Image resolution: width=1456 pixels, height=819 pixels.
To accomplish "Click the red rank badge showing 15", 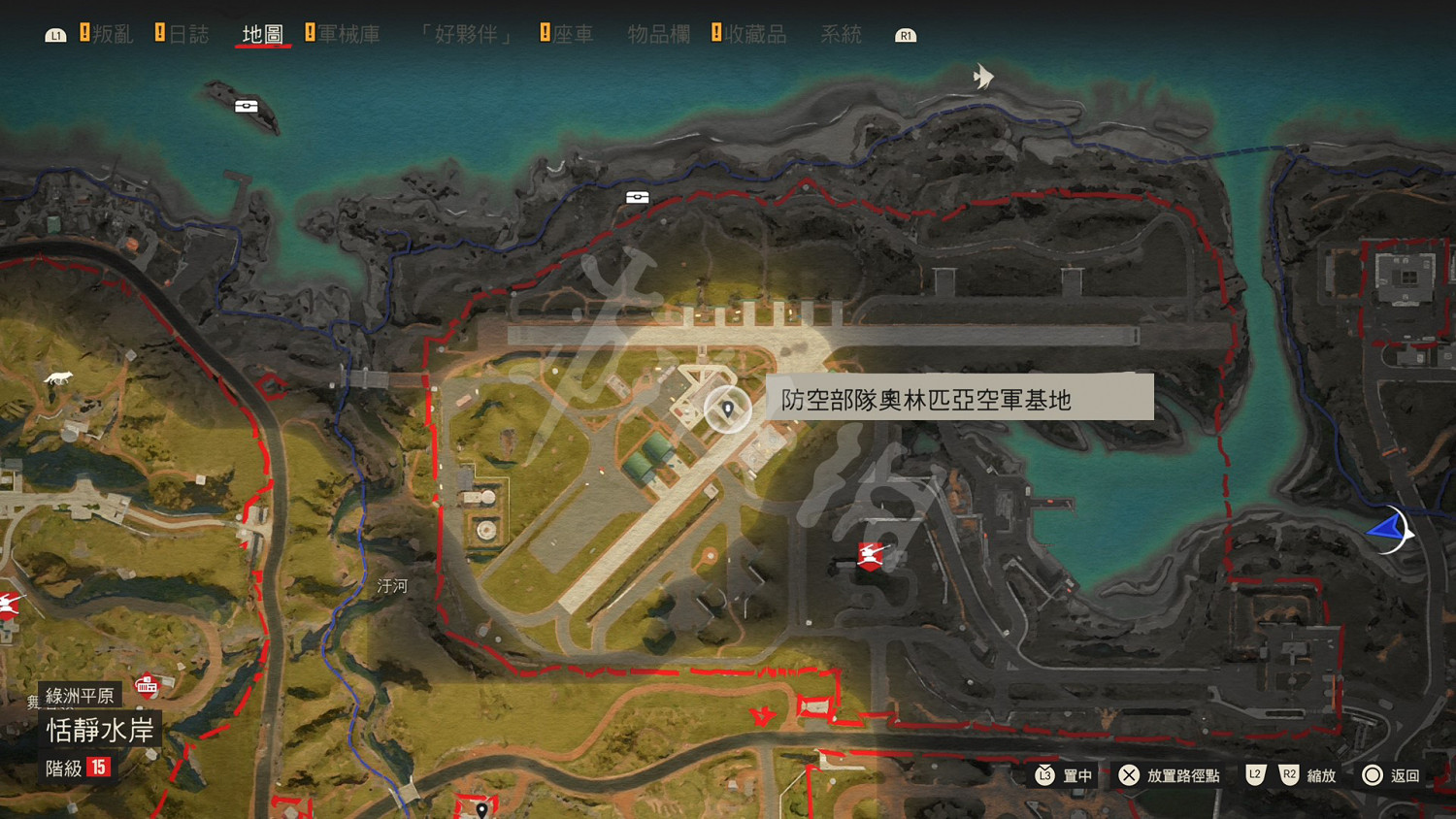I will pos(97,768).
